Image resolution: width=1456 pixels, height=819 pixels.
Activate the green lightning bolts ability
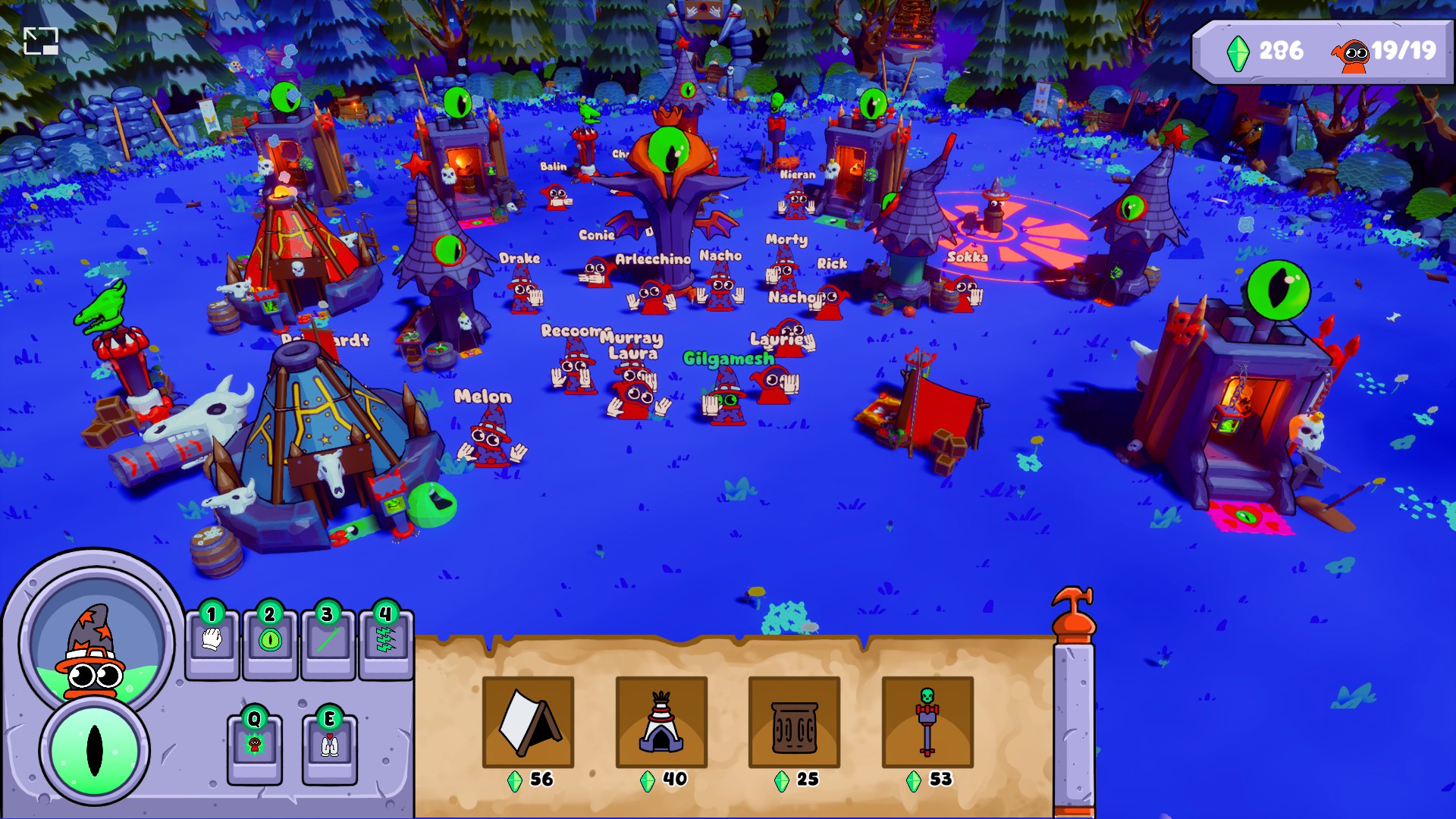coord(385,642)
